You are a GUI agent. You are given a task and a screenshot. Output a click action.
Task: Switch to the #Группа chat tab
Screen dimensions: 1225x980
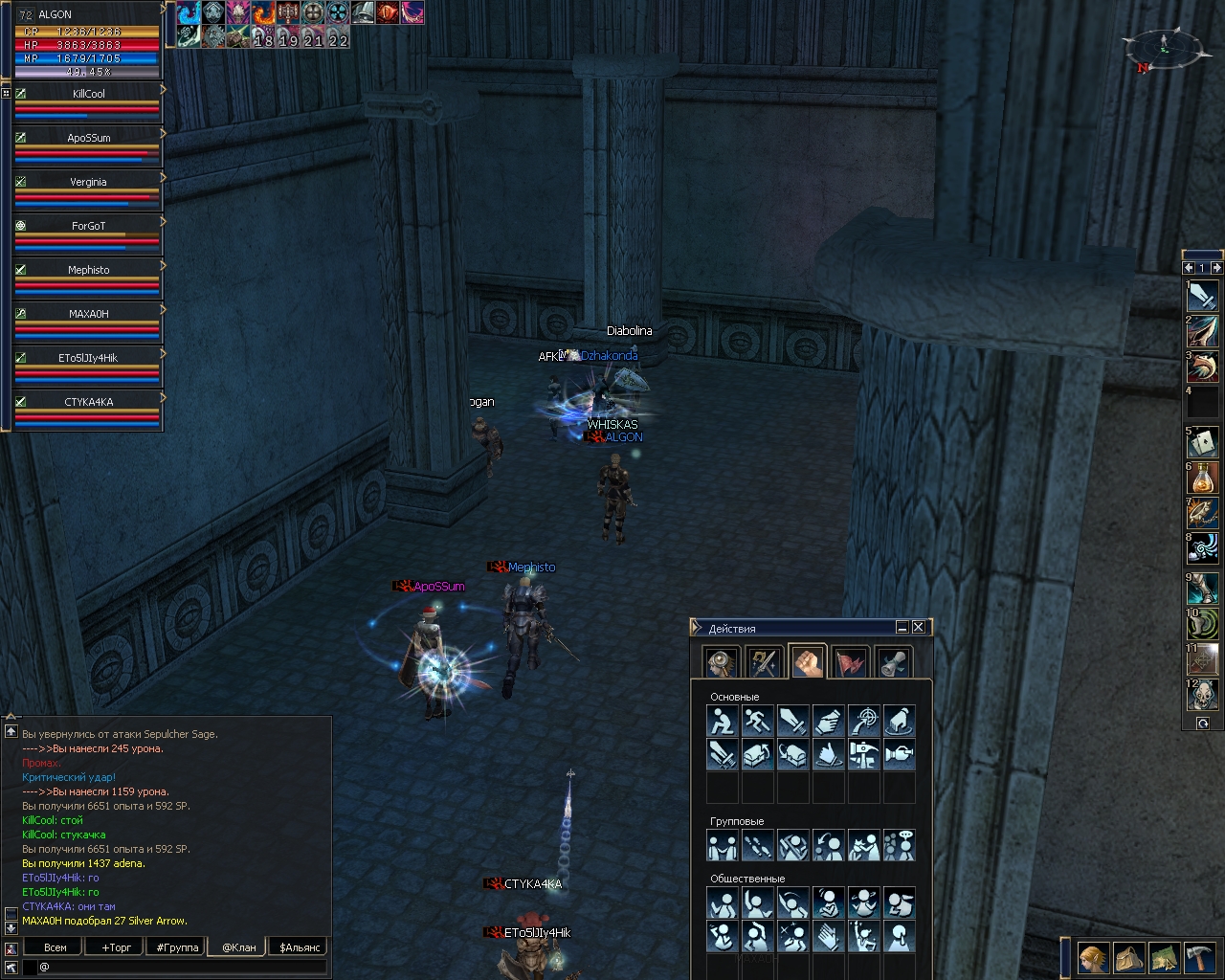pos(177,947)
